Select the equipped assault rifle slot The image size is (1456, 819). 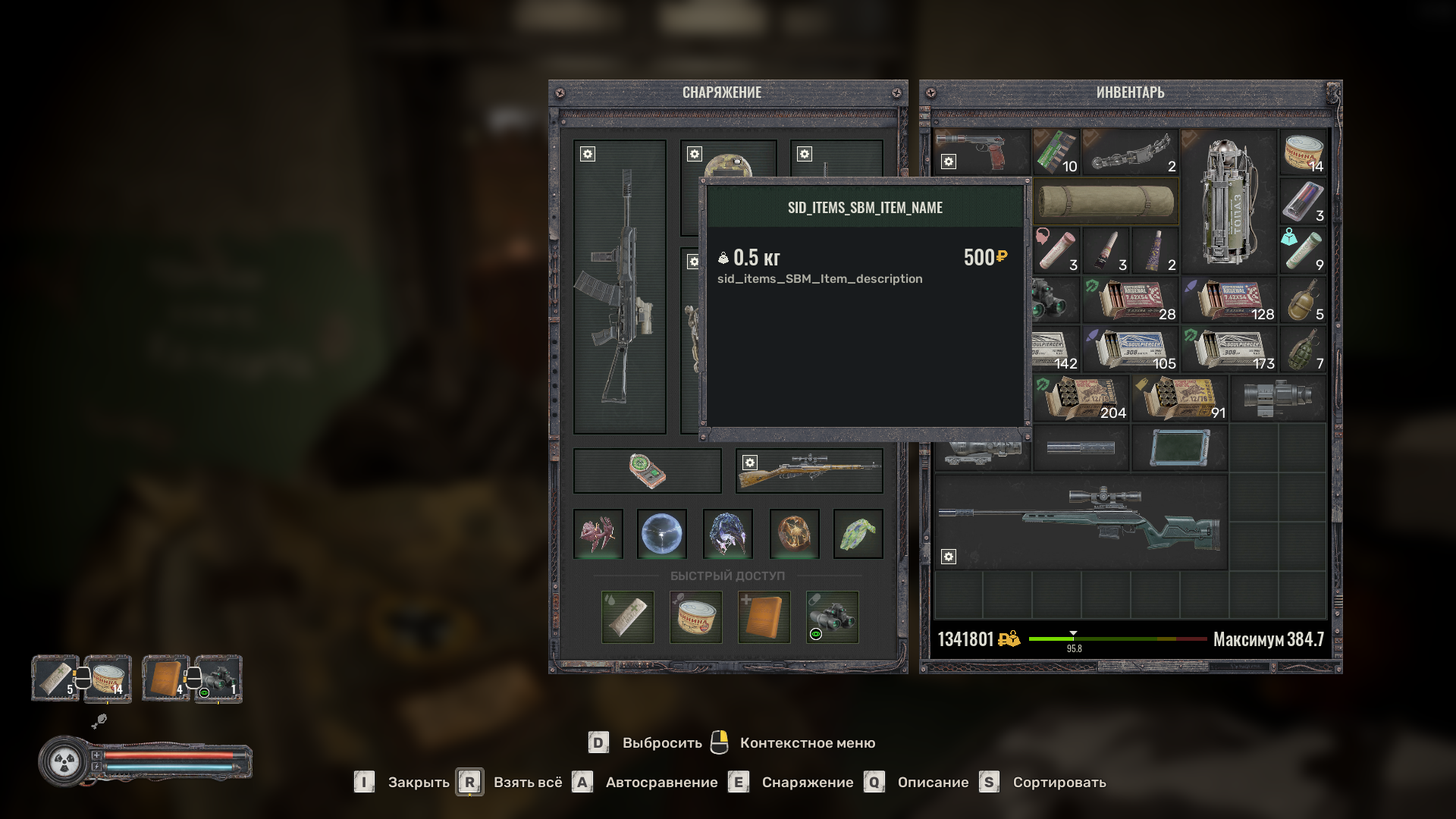click(x=620, y=288)
